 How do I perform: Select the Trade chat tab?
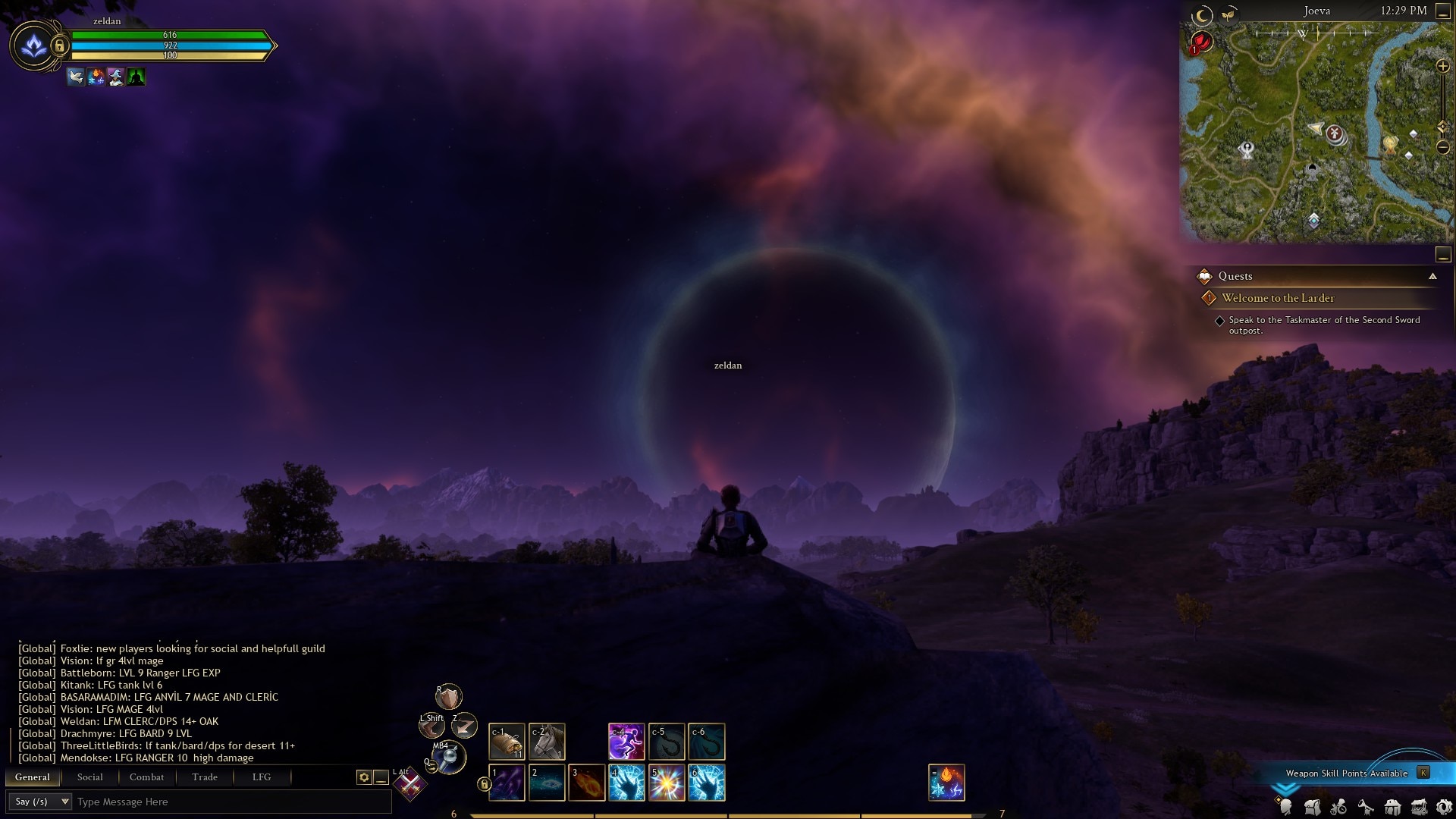tap(205, 777)
